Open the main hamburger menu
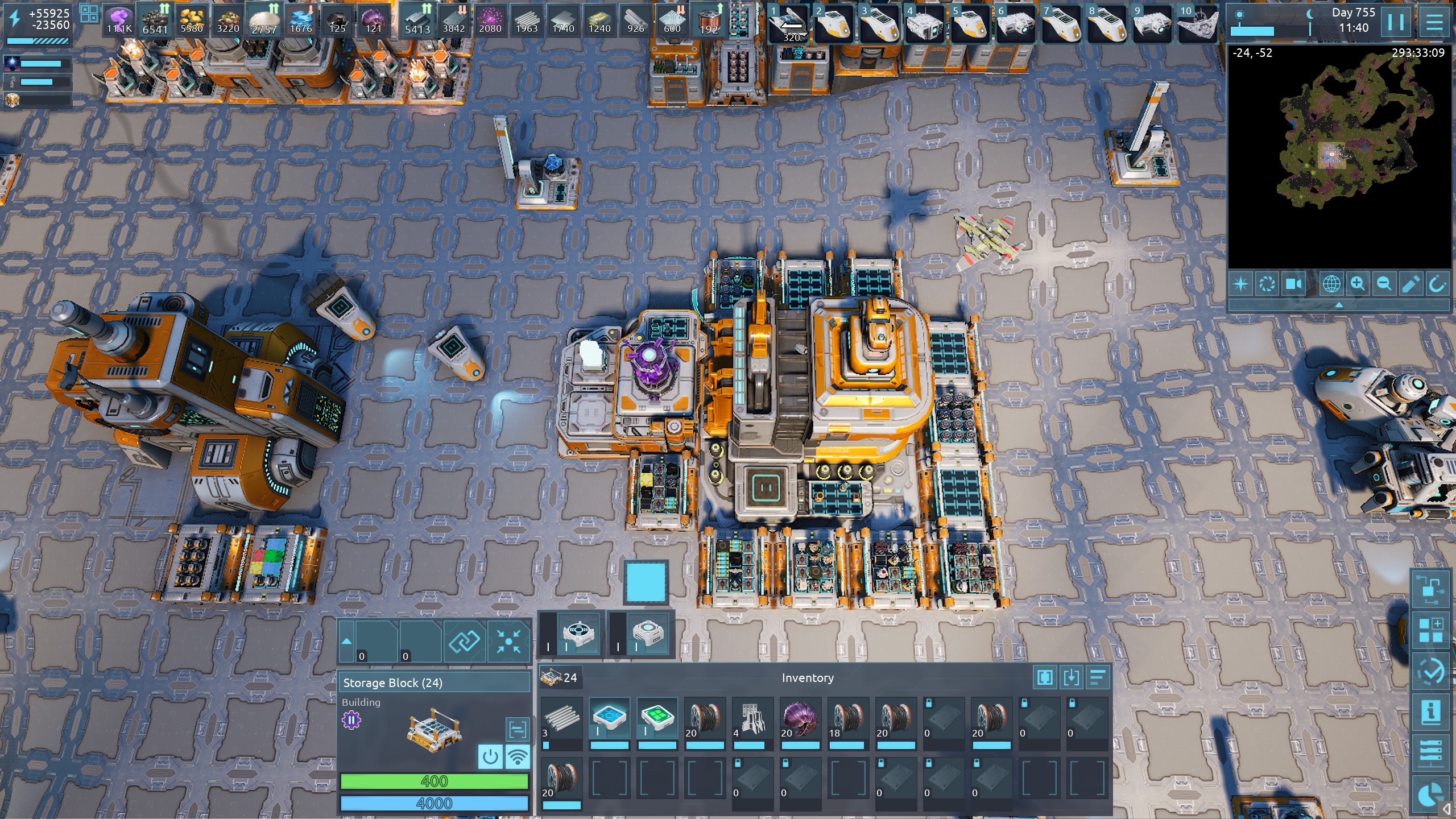The height and width of the screenshot is (819, 1456). tap(1434, 23)
